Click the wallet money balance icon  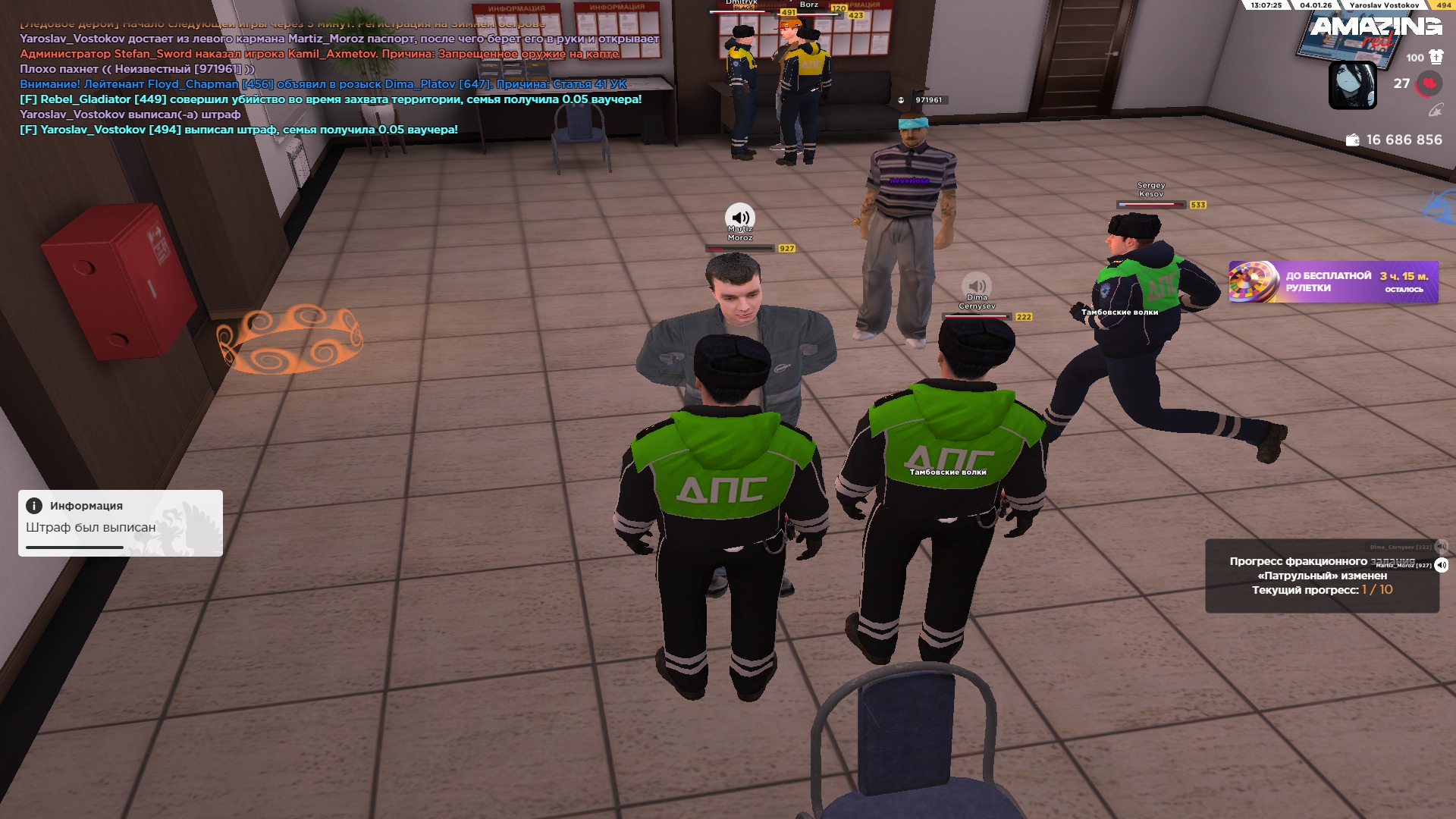1352,140
